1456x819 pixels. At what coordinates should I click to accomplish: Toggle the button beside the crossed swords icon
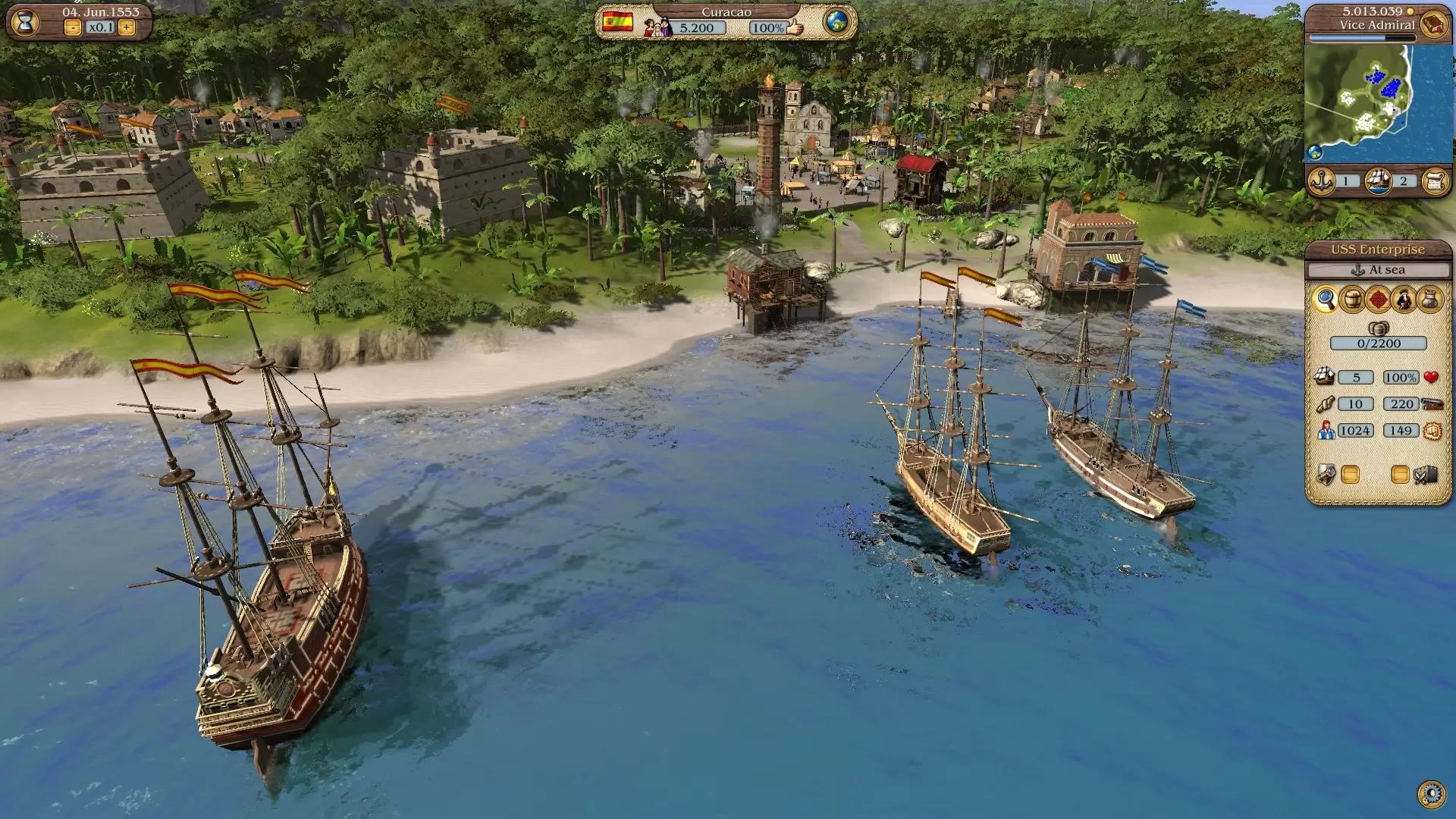click(x=1400, y=475)
